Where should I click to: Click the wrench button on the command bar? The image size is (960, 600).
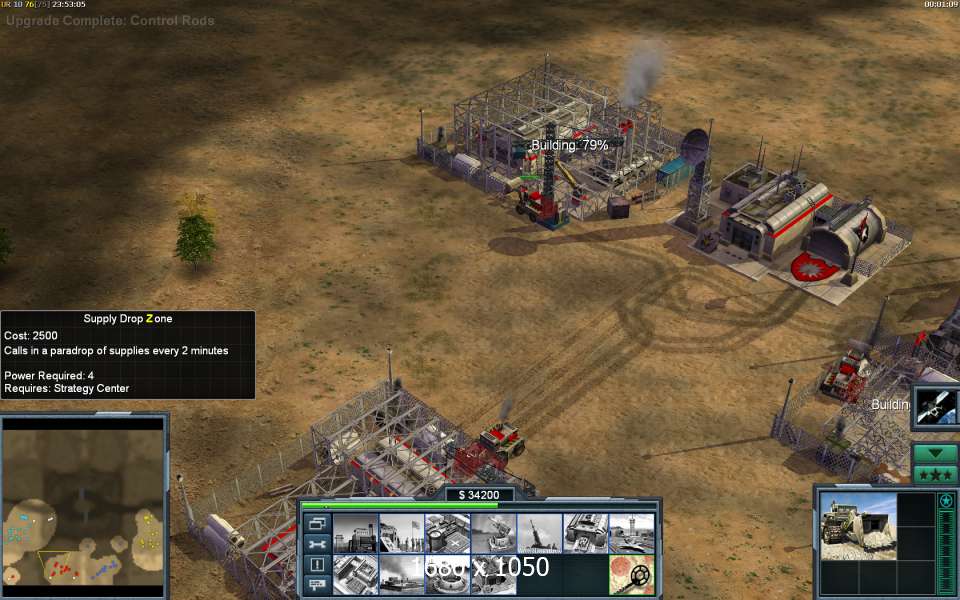pos(318,543)
